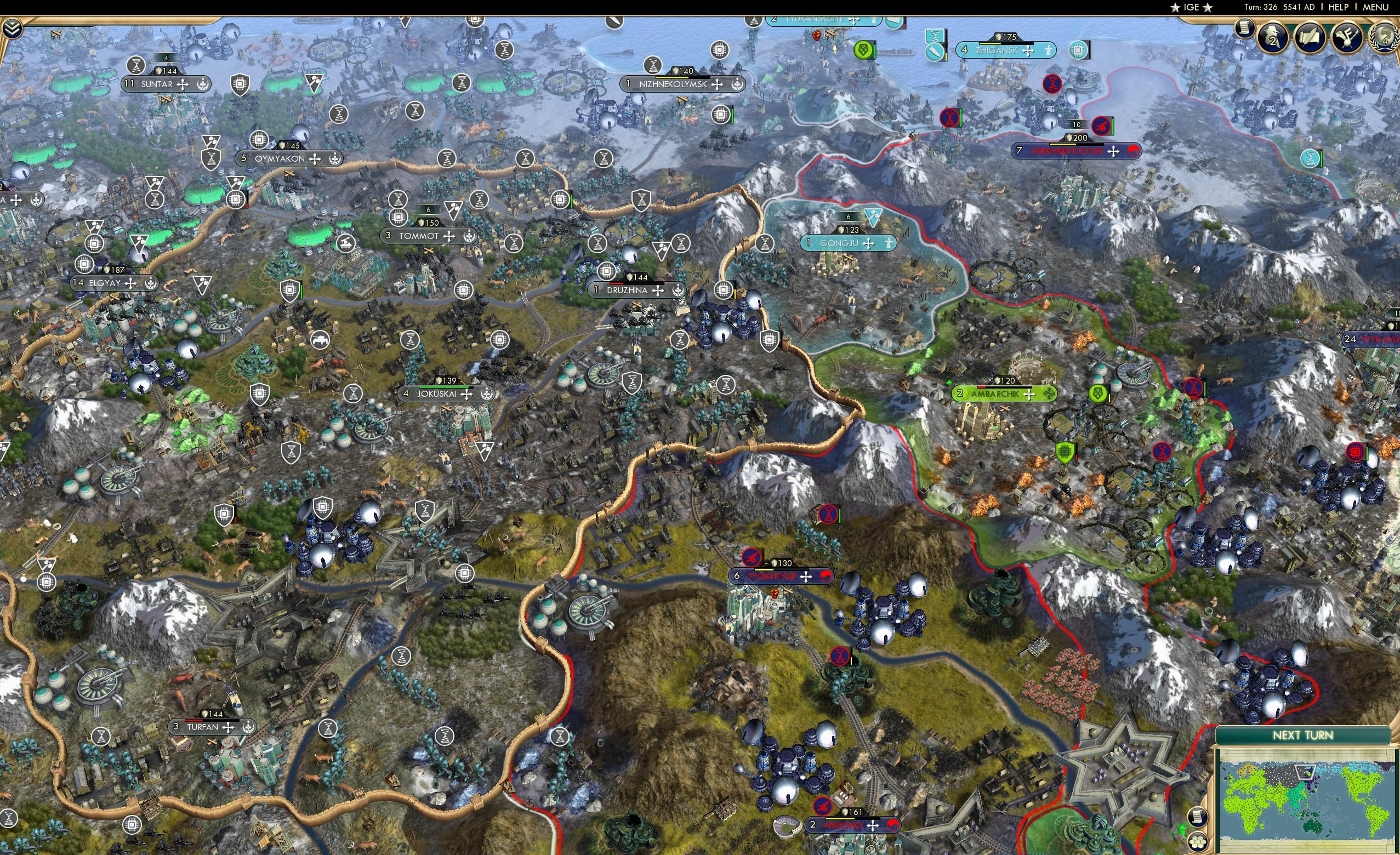Screen dimensions: 1400x855
Task: Click the white viewport rectangle on the minimap
Action: tap(1306, 773)
